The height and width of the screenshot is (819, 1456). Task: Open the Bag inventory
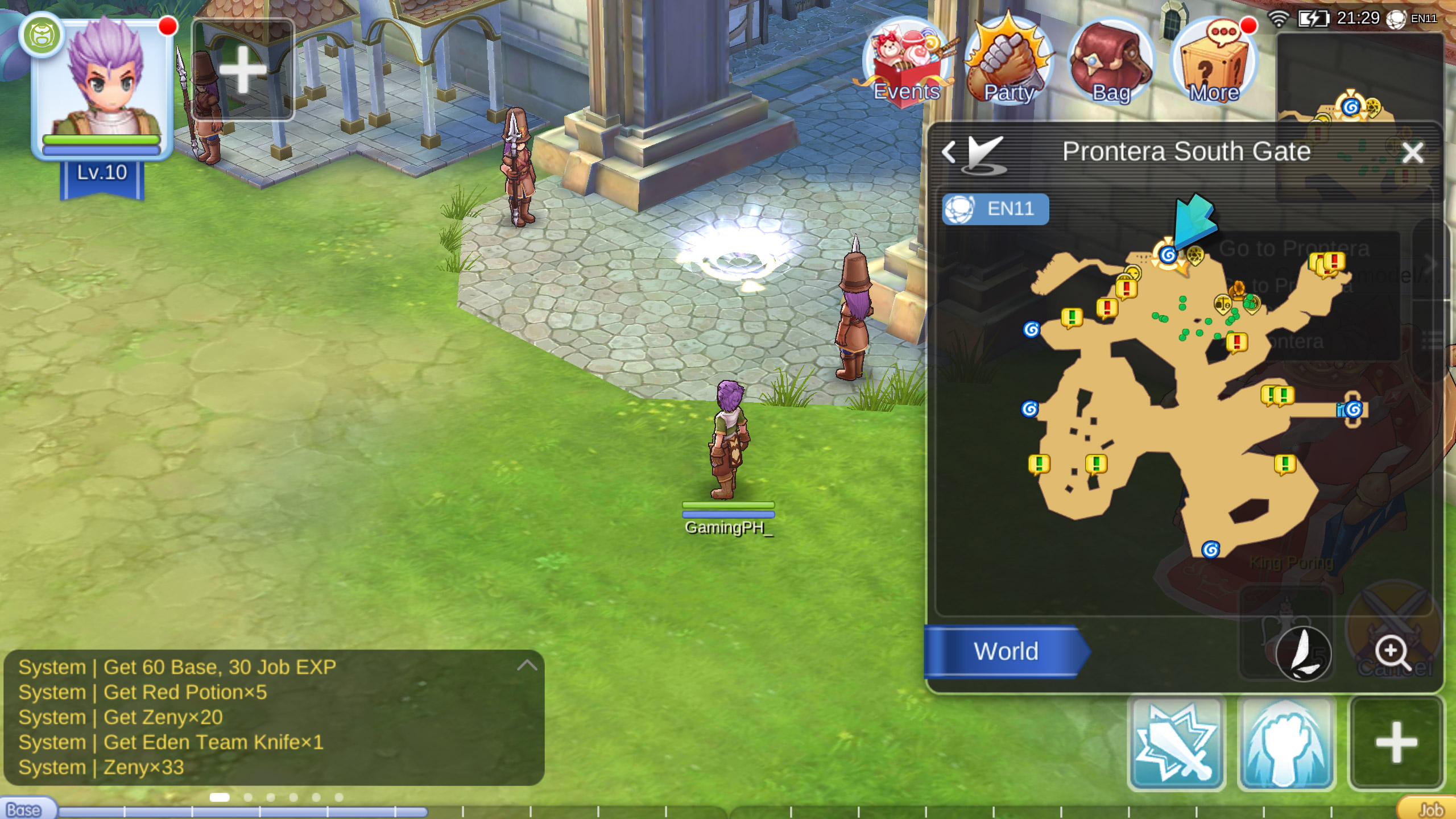(1111, 64)
